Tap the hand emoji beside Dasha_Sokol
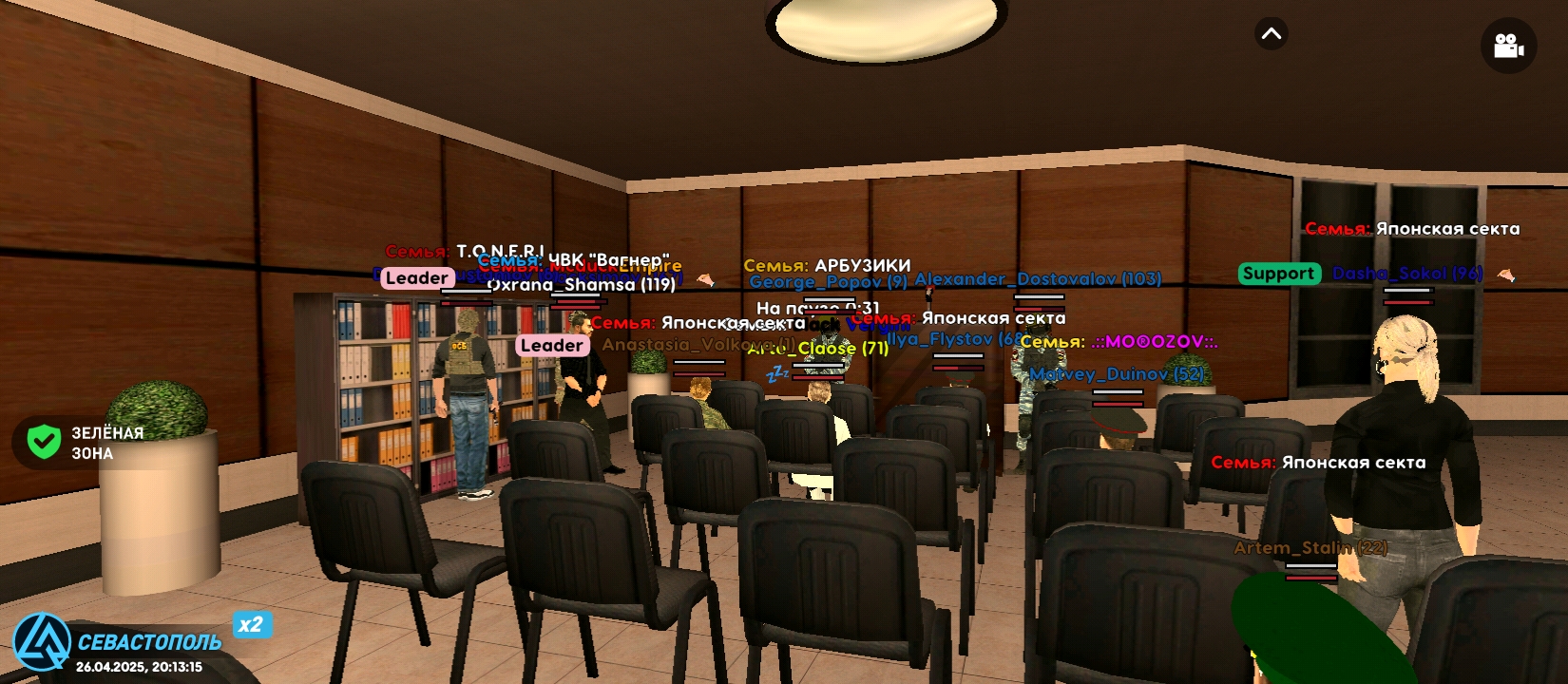 1507,276
